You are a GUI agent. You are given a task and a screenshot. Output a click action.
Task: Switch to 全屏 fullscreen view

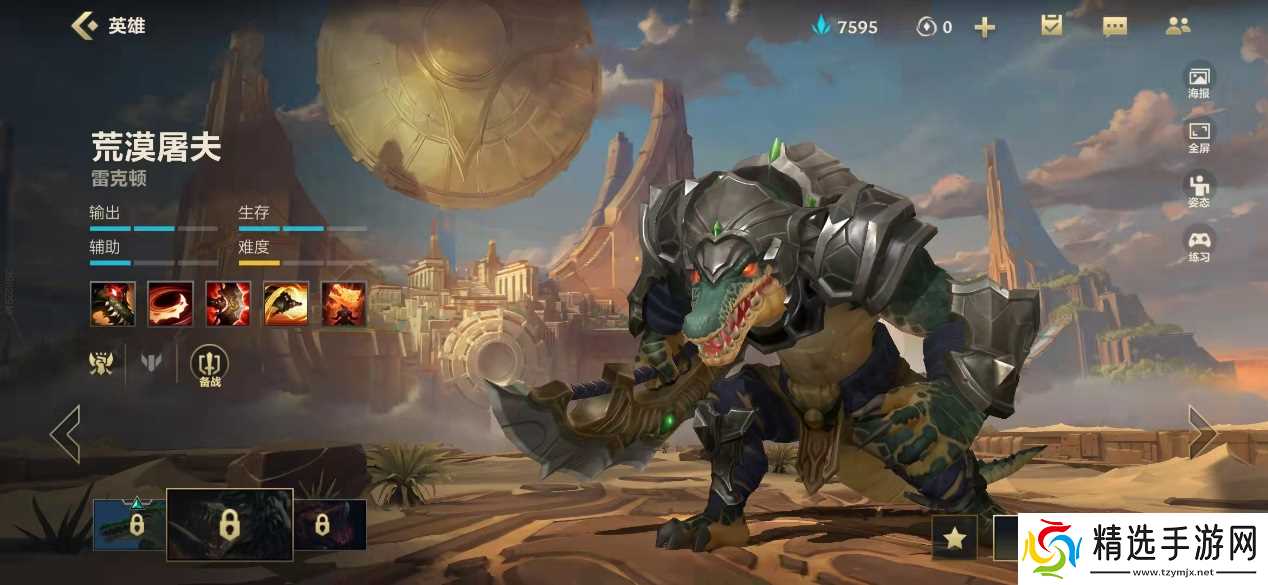(1198, 136)
